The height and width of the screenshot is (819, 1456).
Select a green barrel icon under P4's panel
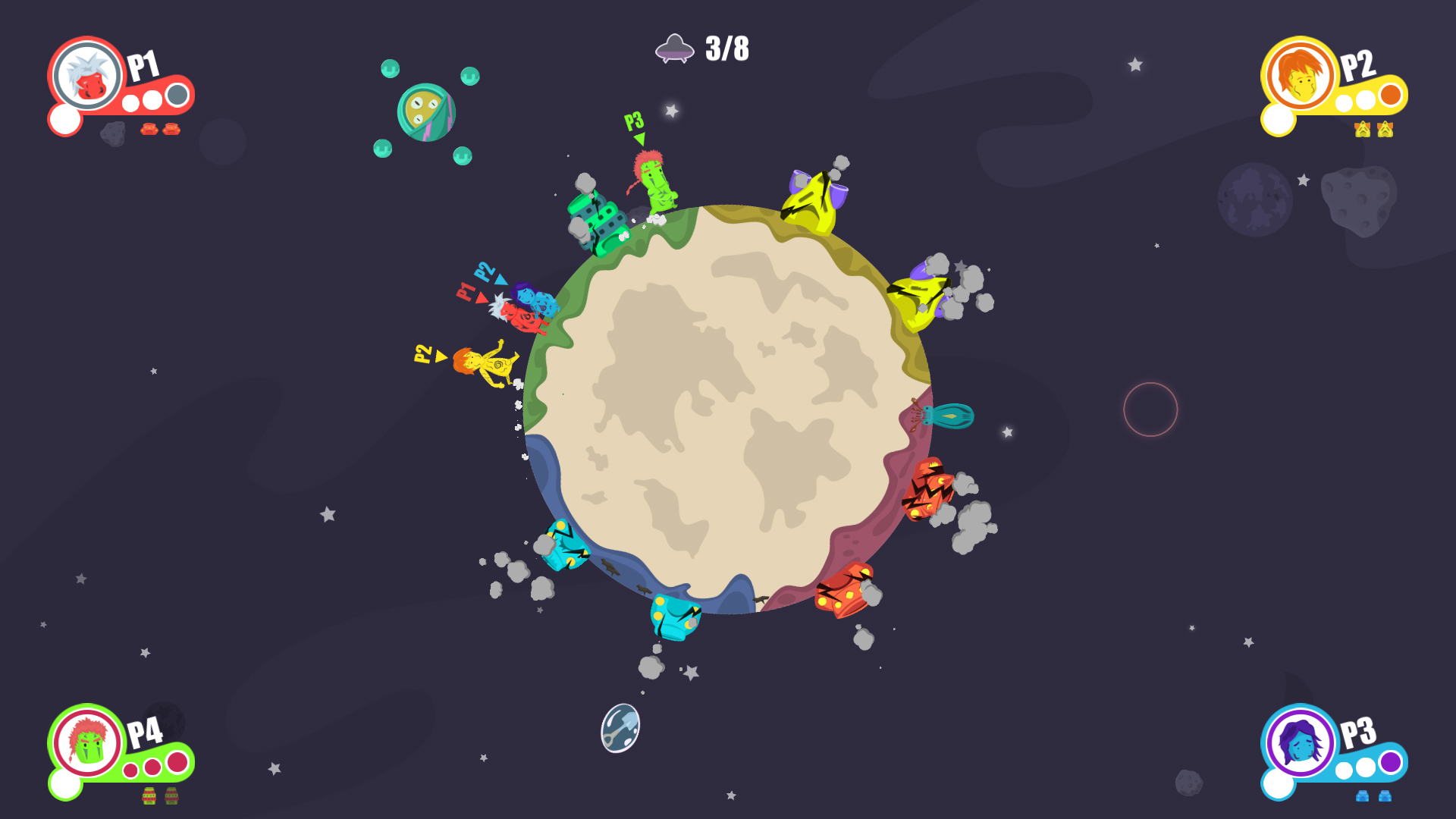pos(149,796)
